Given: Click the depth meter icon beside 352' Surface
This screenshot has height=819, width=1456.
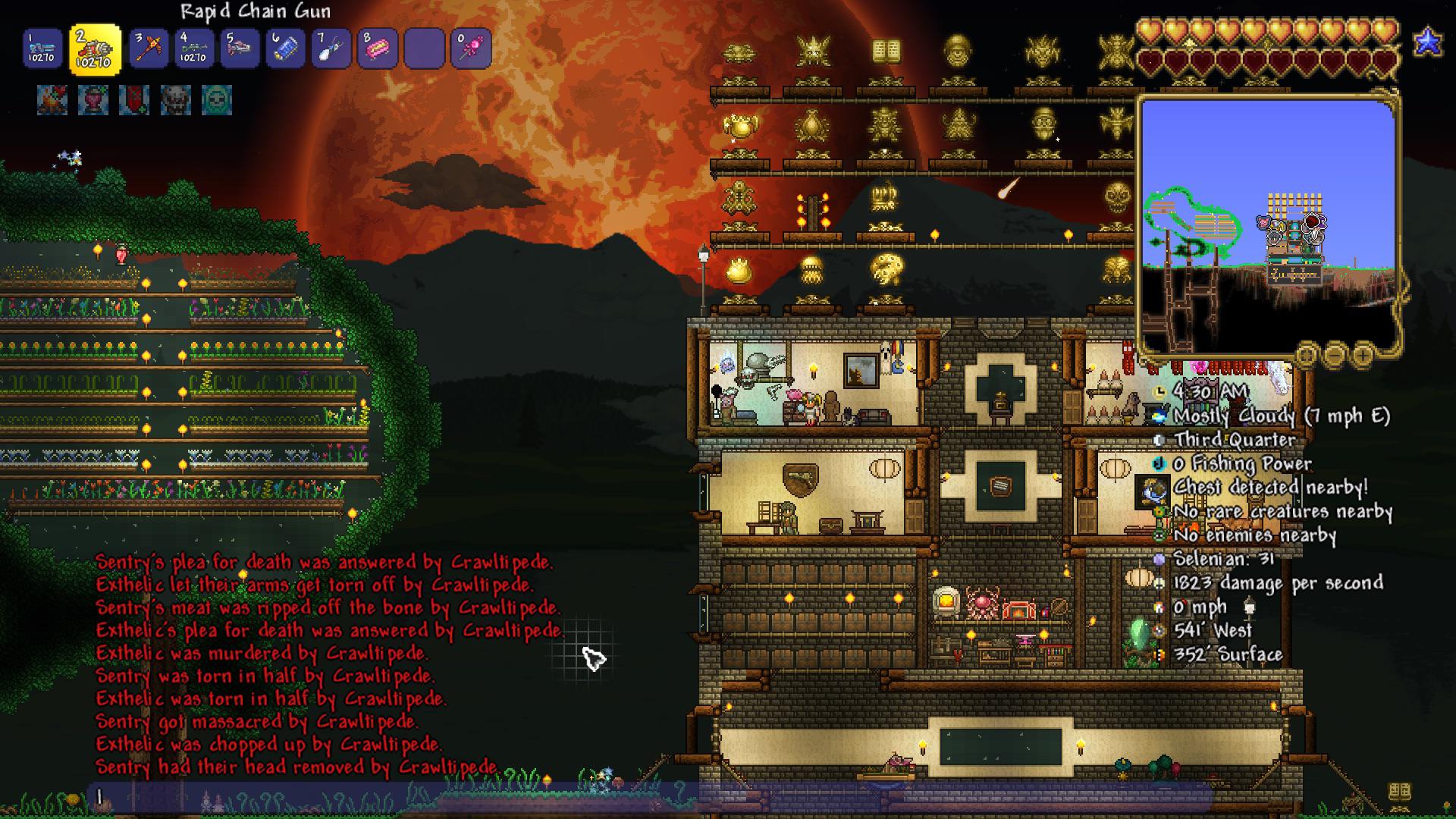Looking at the screenshot, I should pos(1160,654).
